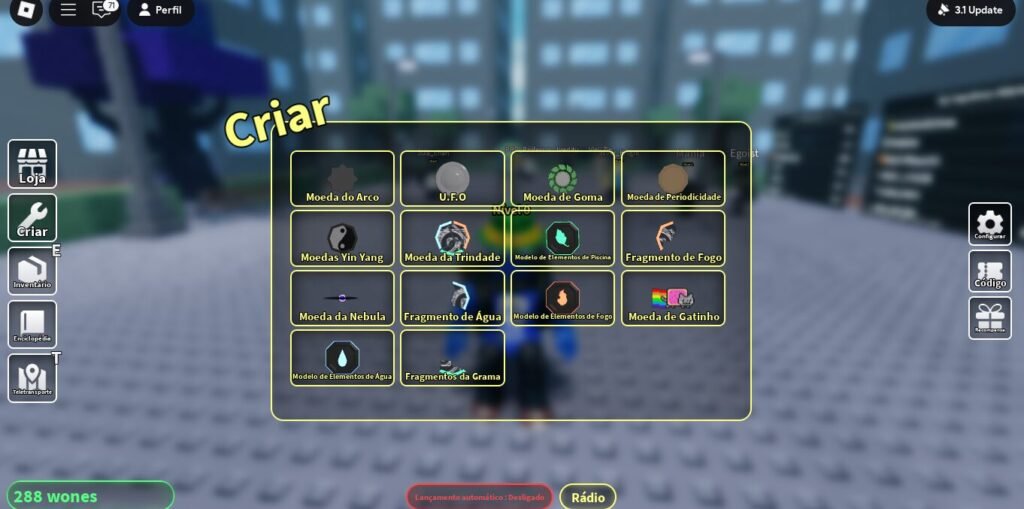Open the Recompensa gift menu
The height and width of the screenshot is (509, 1024).
989,318
